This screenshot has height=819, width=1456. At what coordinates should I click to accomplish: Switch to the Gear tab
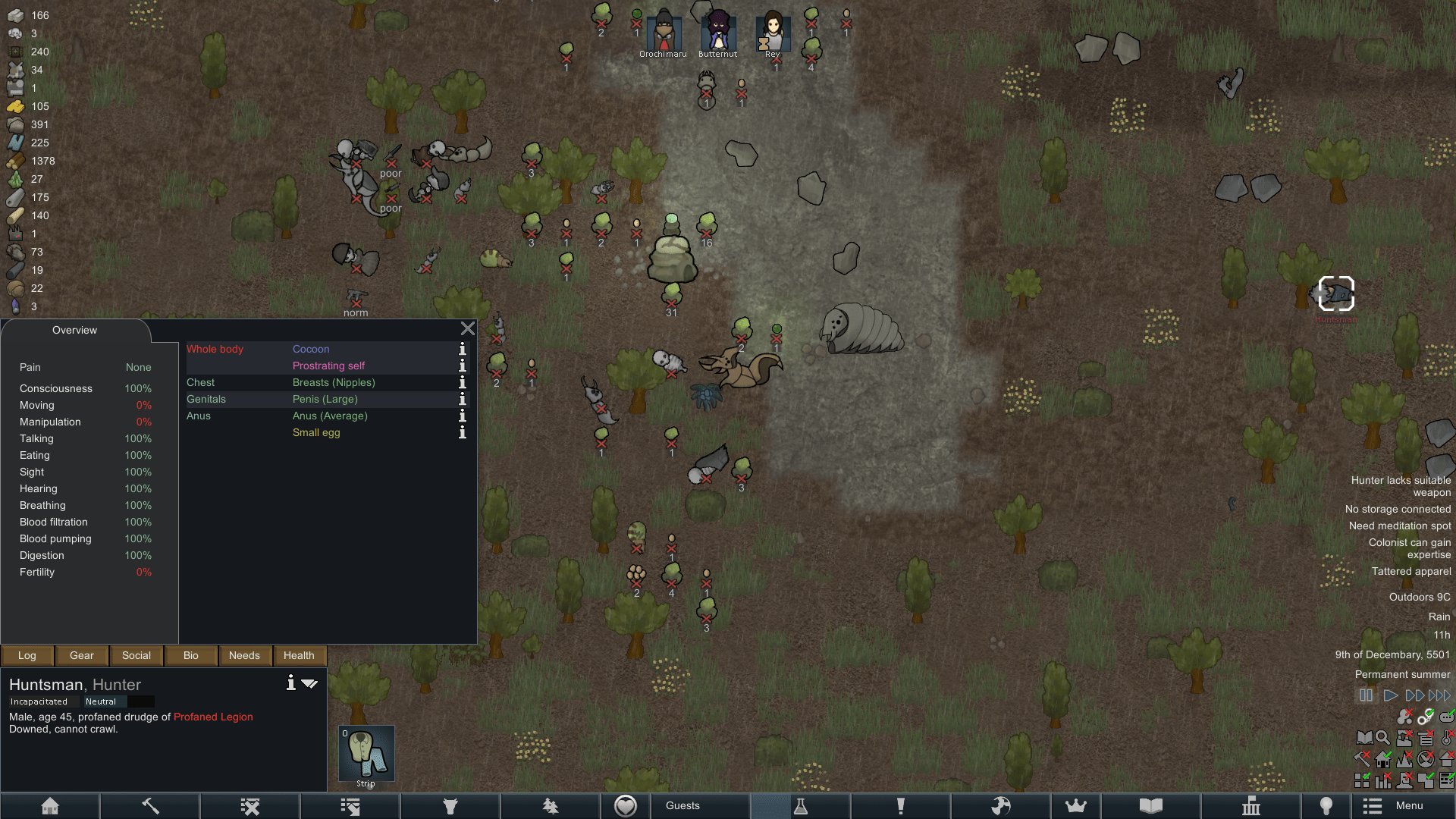(x=82, y=655)
